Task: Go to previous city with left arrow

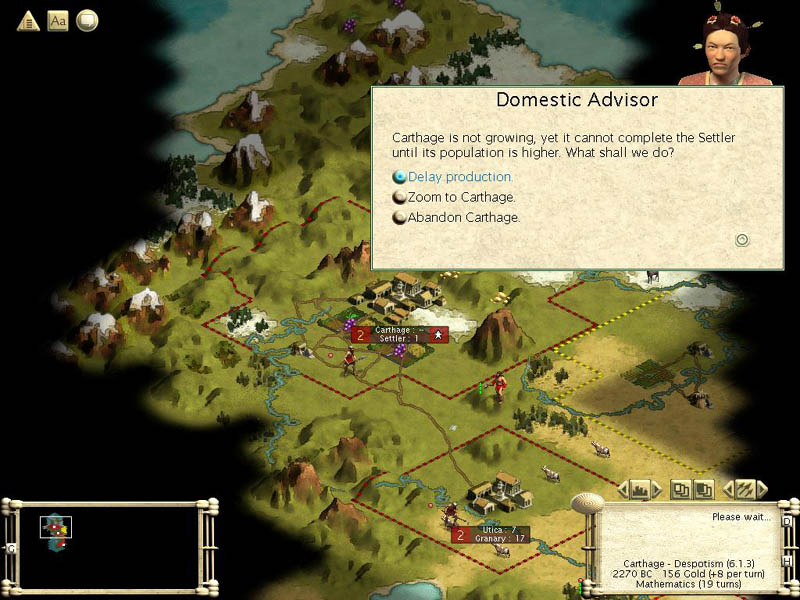Action: [622, 489]
